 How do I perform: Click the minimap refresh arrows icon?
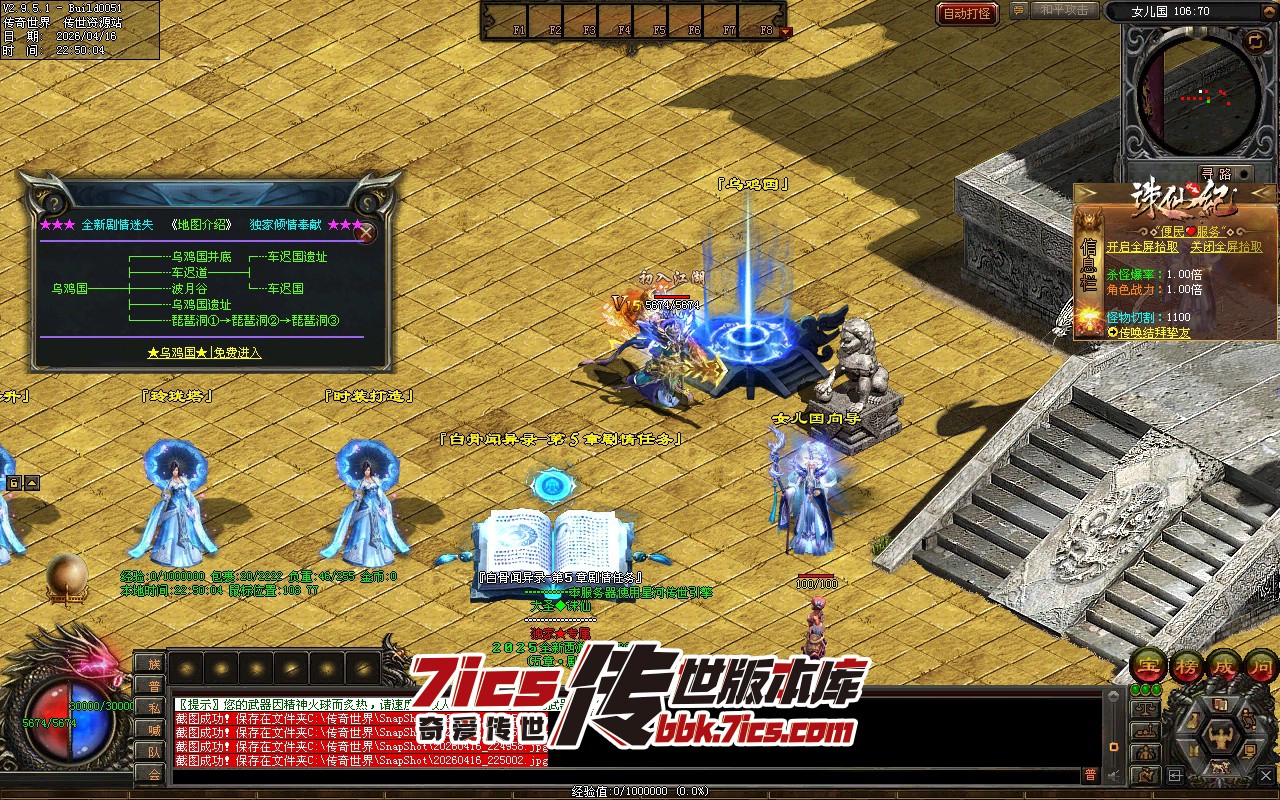click(x=1255, y=40)
